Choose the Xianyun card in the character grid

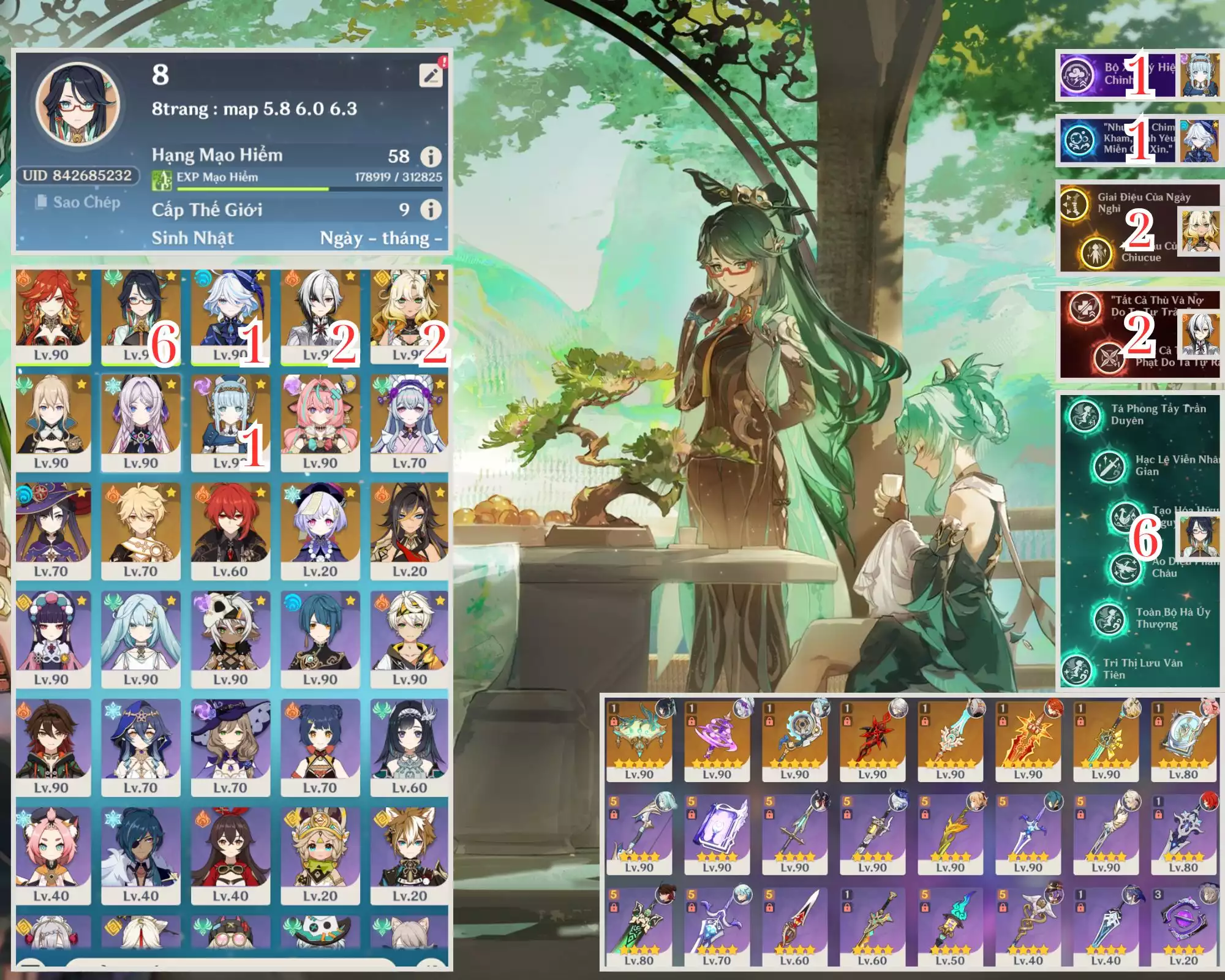[140, 315]
